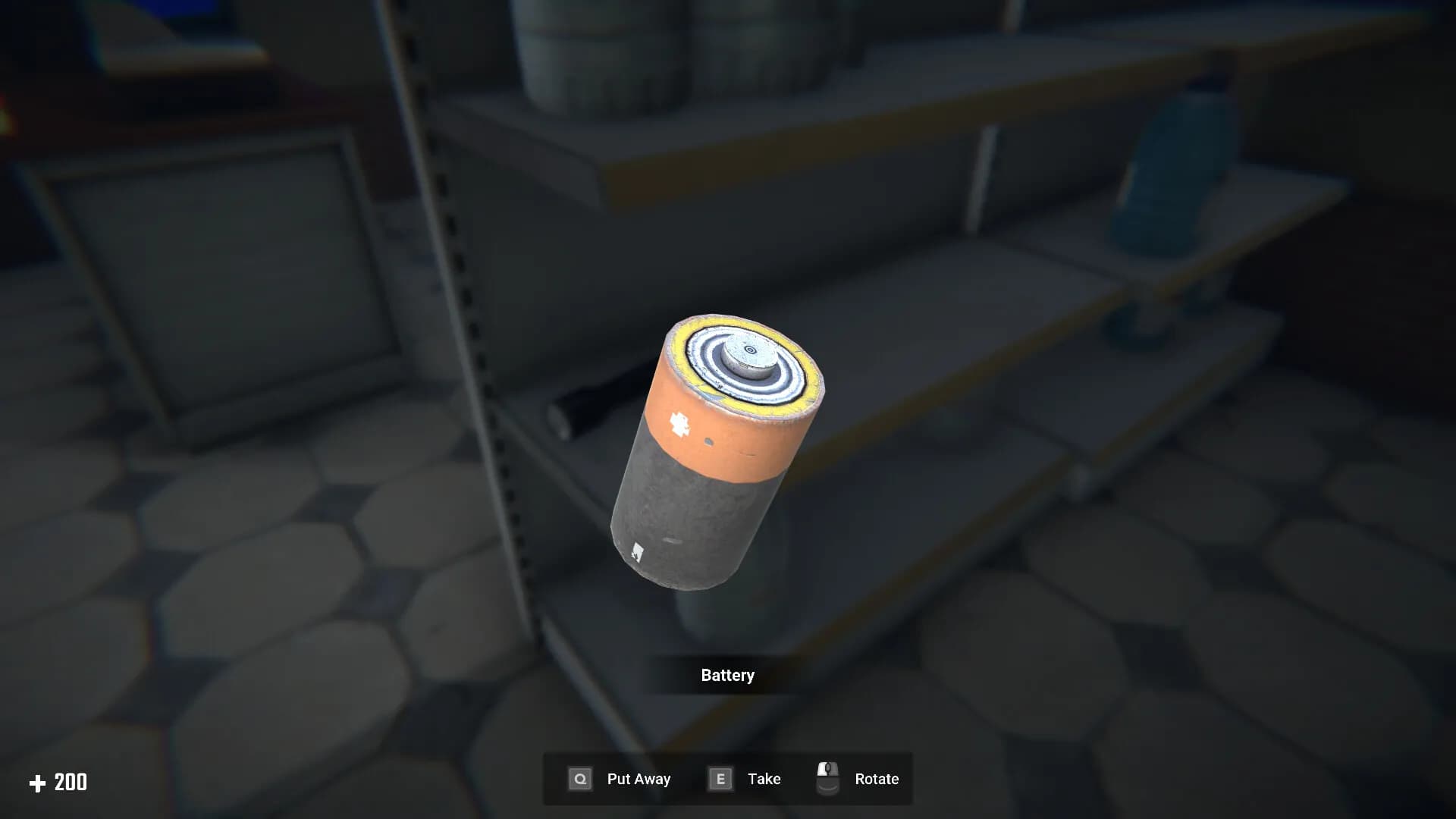The width and height of the screenshot is (1456, 819).
Task: Click the bottom action bar panel
Action: point(728,778)
